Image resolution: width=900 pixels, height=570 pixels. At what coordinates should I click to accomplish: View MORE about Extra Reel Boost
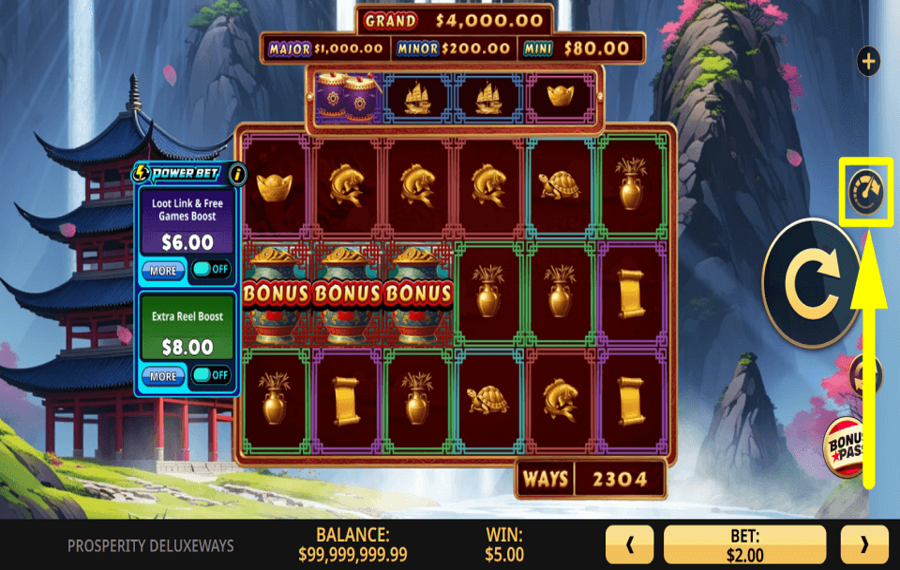[x=162, y=376]
